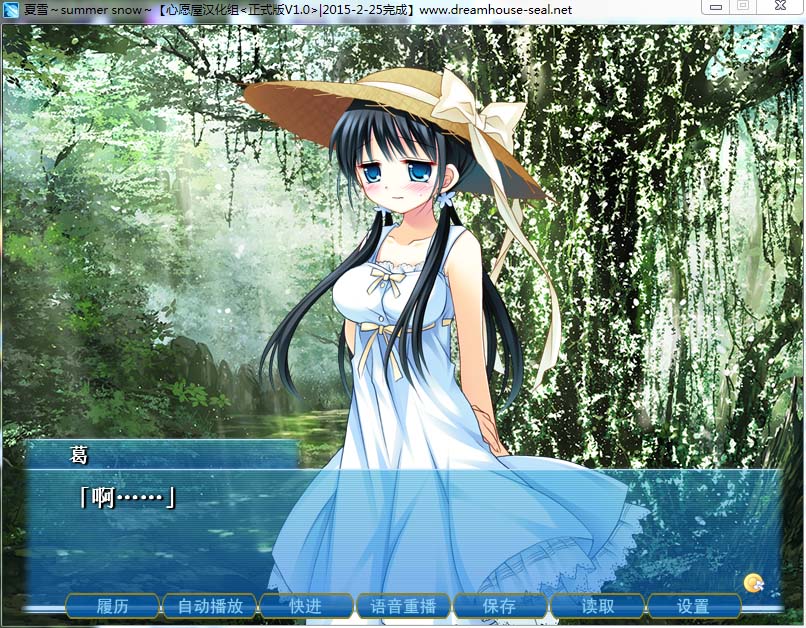Screen dimensions: 806x628
Task: Start 自动播放 auto-play mode
Action: pyautogui.click(x=210, y=606)
